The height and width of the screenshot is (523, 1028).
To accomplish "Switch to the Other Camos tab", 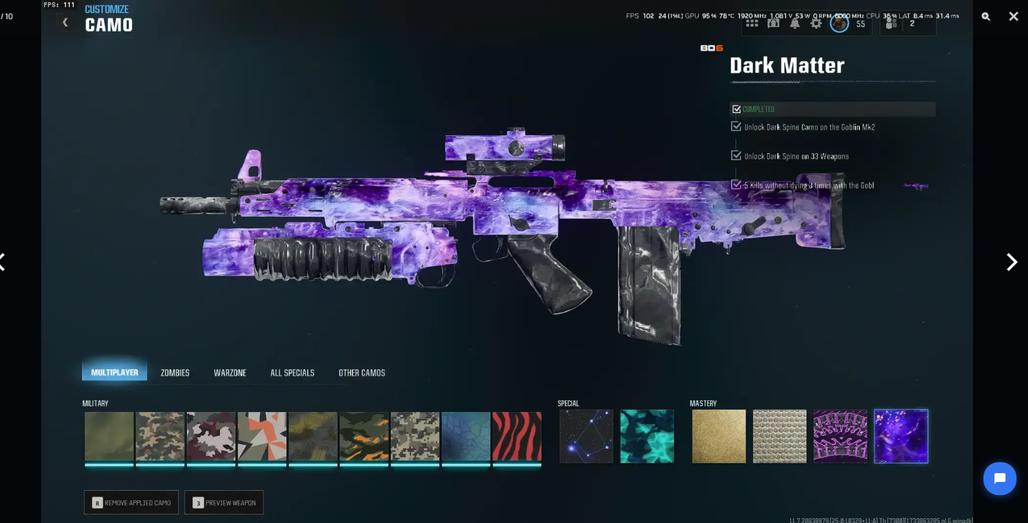I will [361, 373].
